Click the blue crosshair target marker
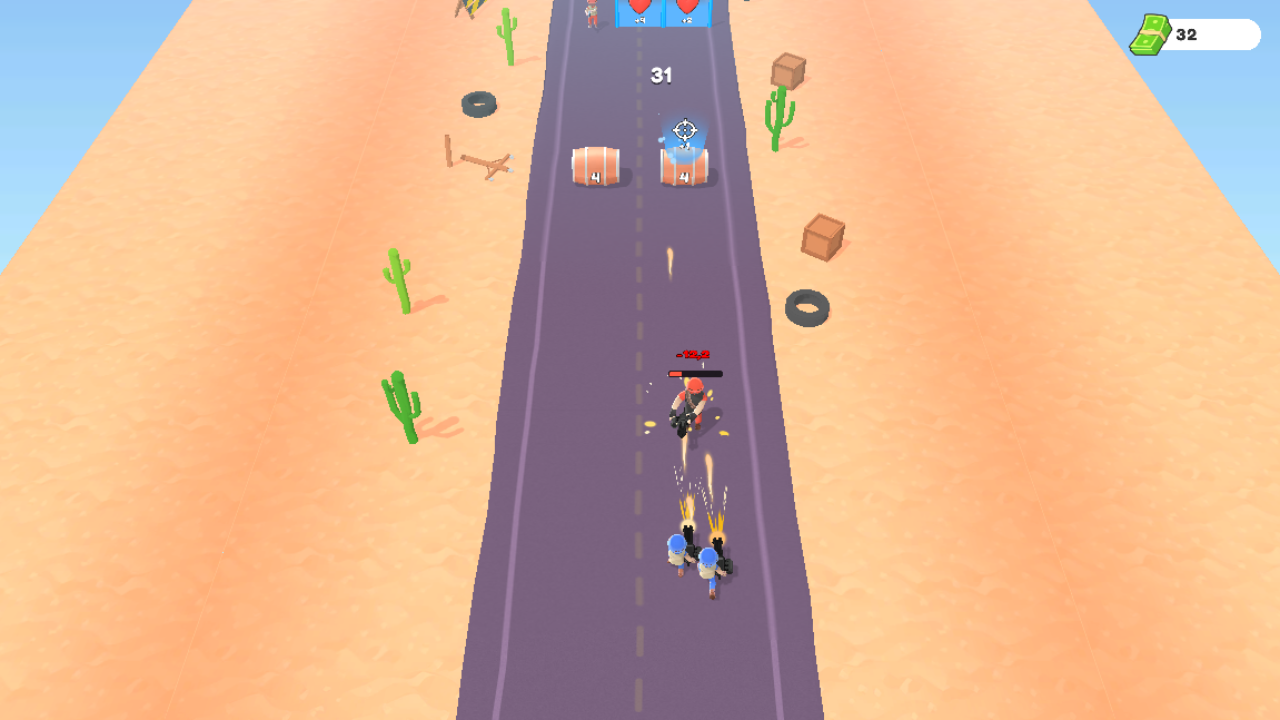 684,128
